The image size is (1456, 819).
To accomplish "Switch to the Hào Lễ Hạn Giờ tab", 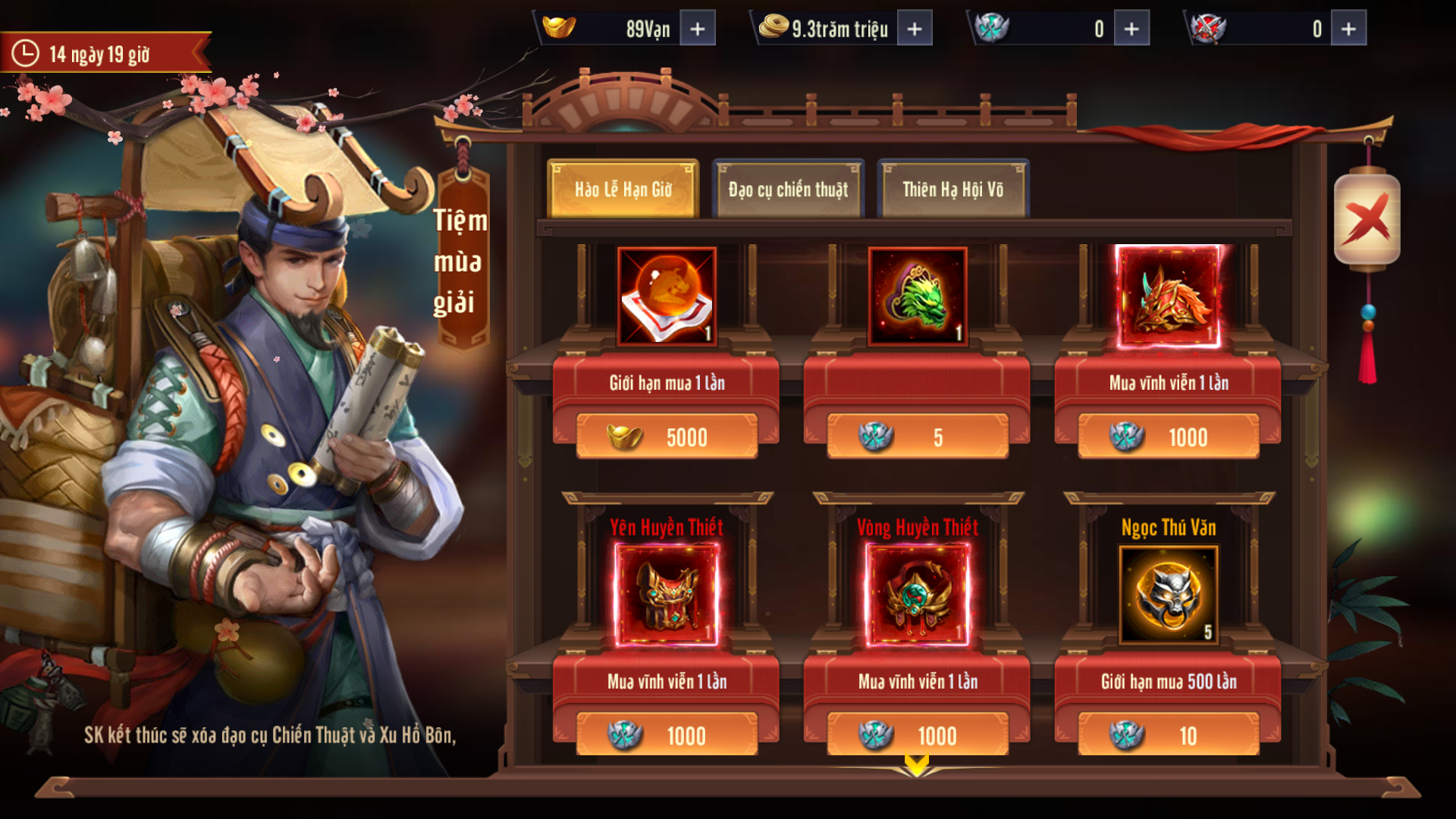I will click(x=623, y=190).
